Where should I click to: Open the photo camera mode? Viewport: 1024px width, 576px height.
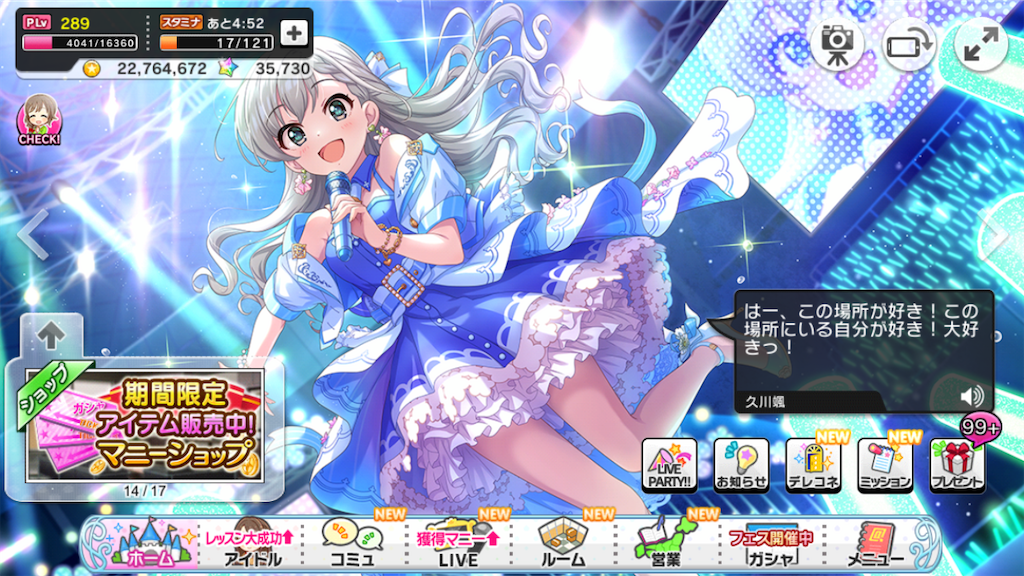[x=836, y=43]
